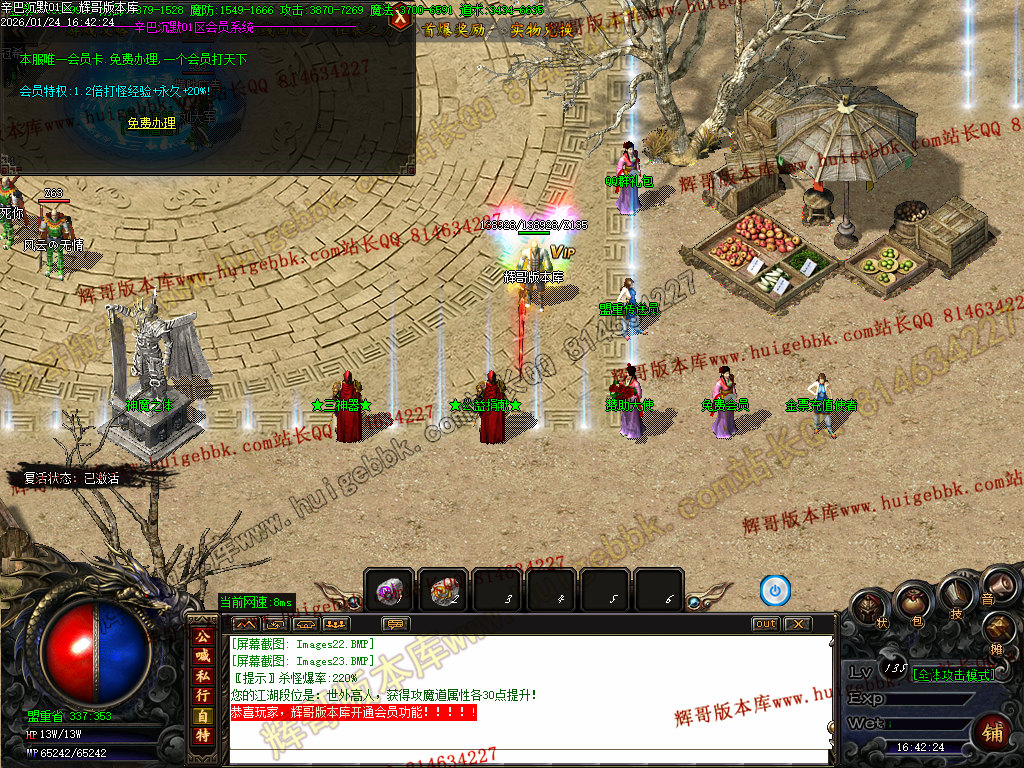The image size is (1024, 768).
Task: Switch attack mode 全体攻击模式
Action: click(x=953, y=675)
